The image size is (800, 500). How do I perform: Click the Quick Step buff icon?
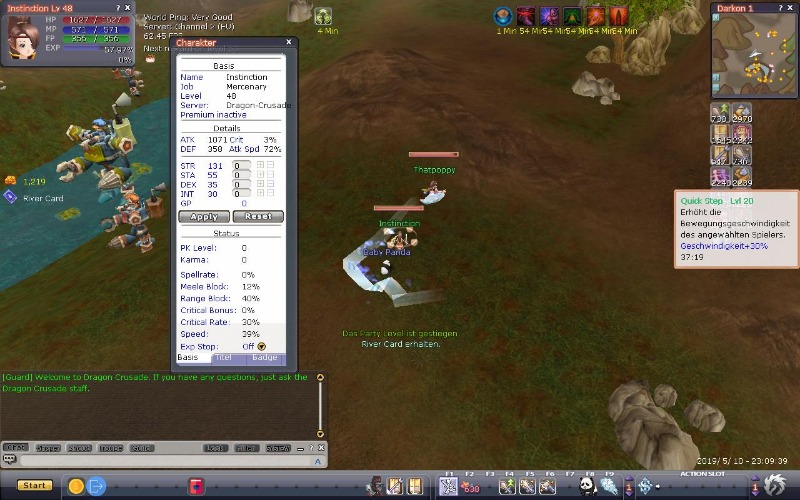[x=742, y=178]
